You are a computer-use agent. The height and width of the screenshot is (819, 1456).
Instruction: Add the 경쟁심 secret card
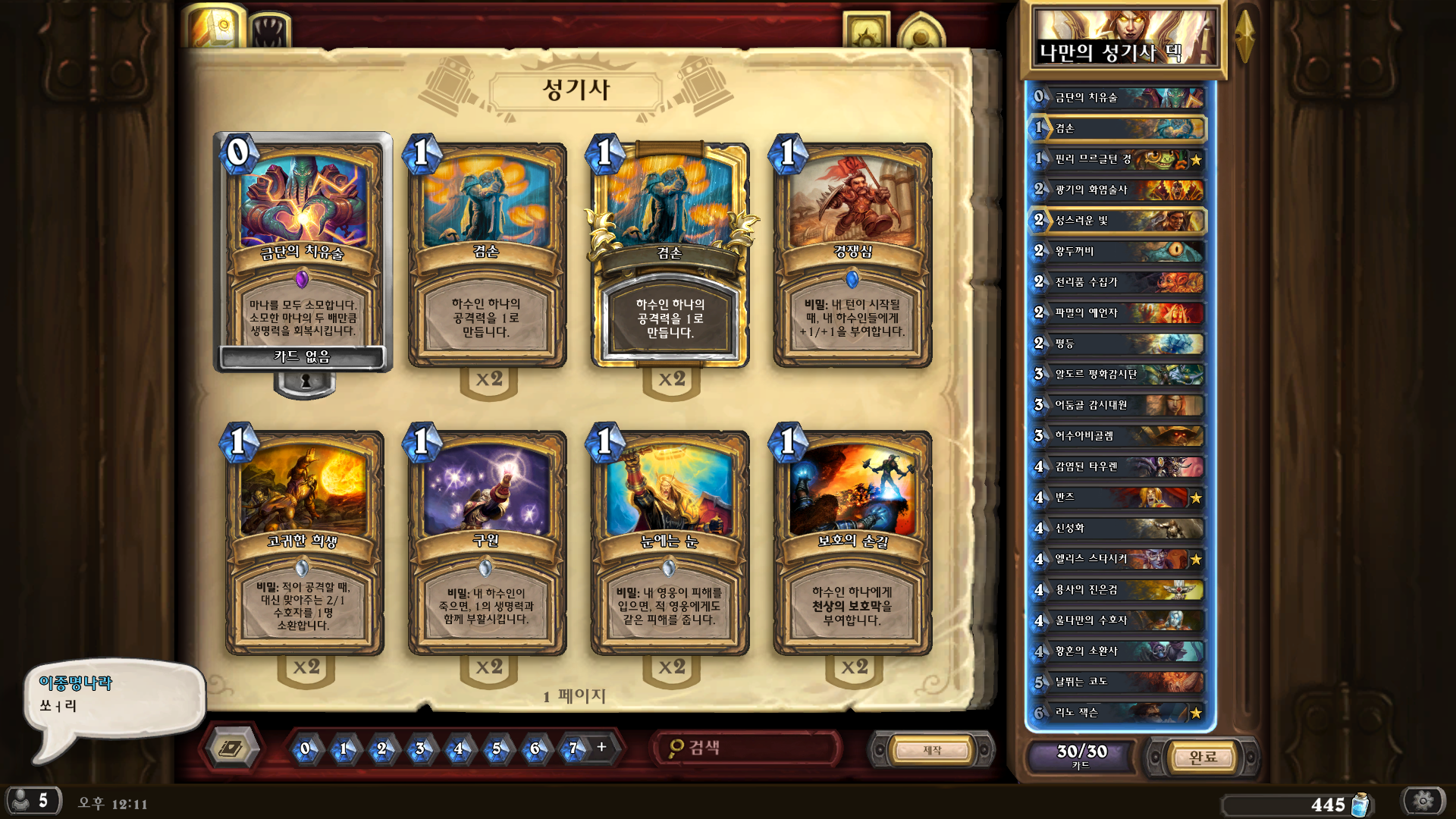[x=852, y=254]
